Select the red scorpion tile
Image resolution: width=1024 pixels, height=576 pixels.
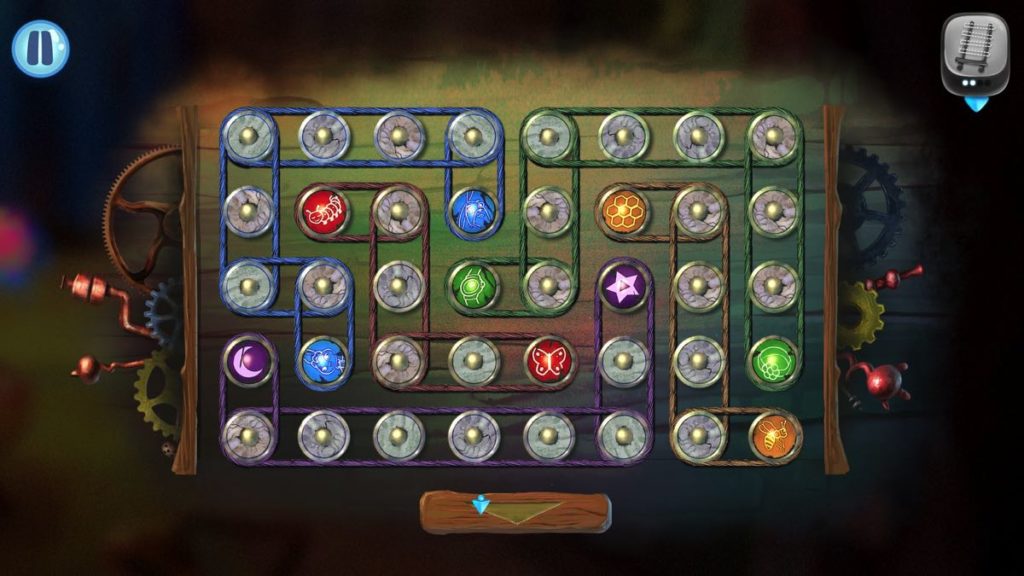[x=323, y=211]
